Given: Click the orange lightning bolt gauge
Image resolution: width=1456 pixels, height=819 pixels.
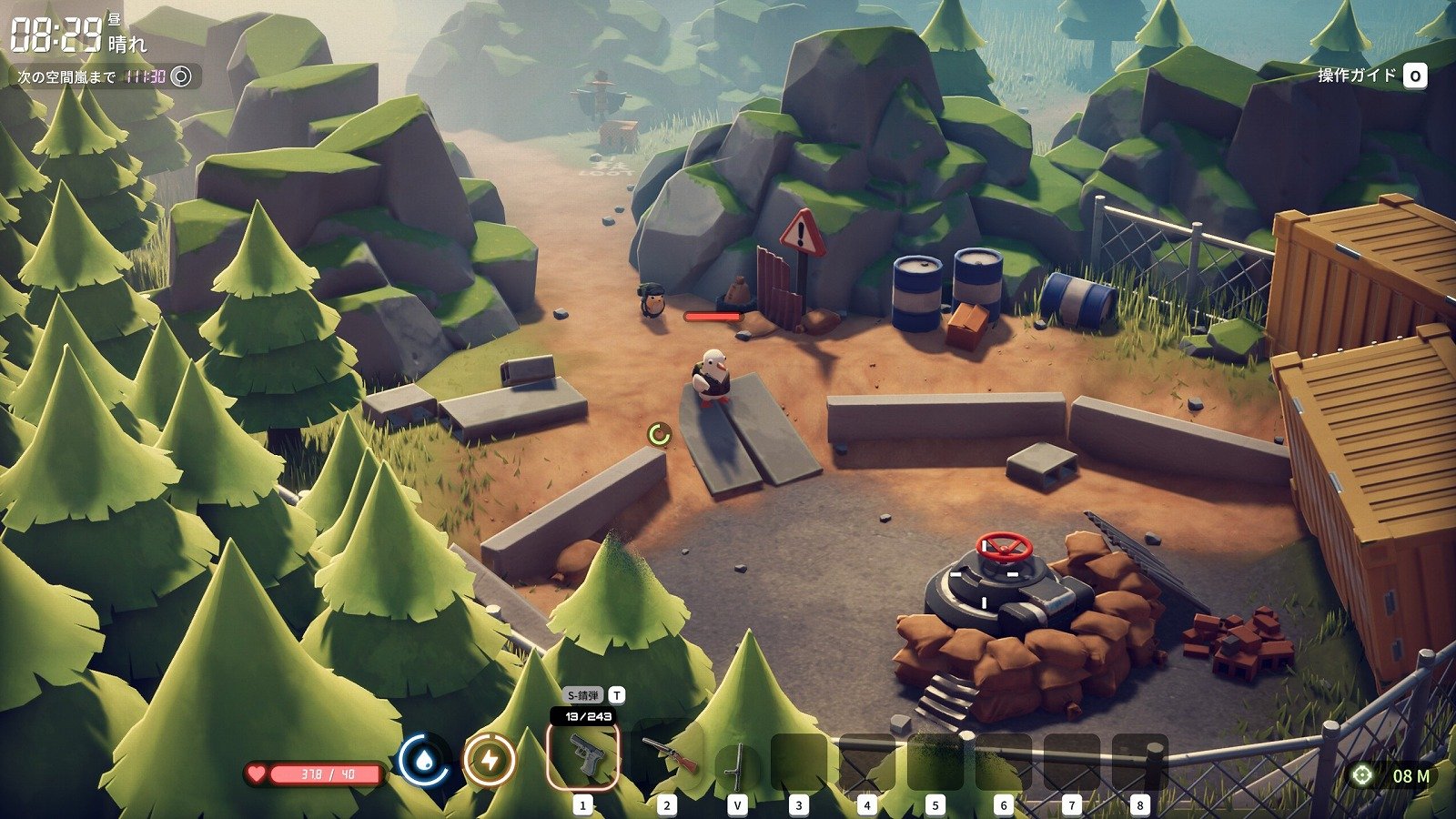Looking at the screenshot, I should [490, 760].
